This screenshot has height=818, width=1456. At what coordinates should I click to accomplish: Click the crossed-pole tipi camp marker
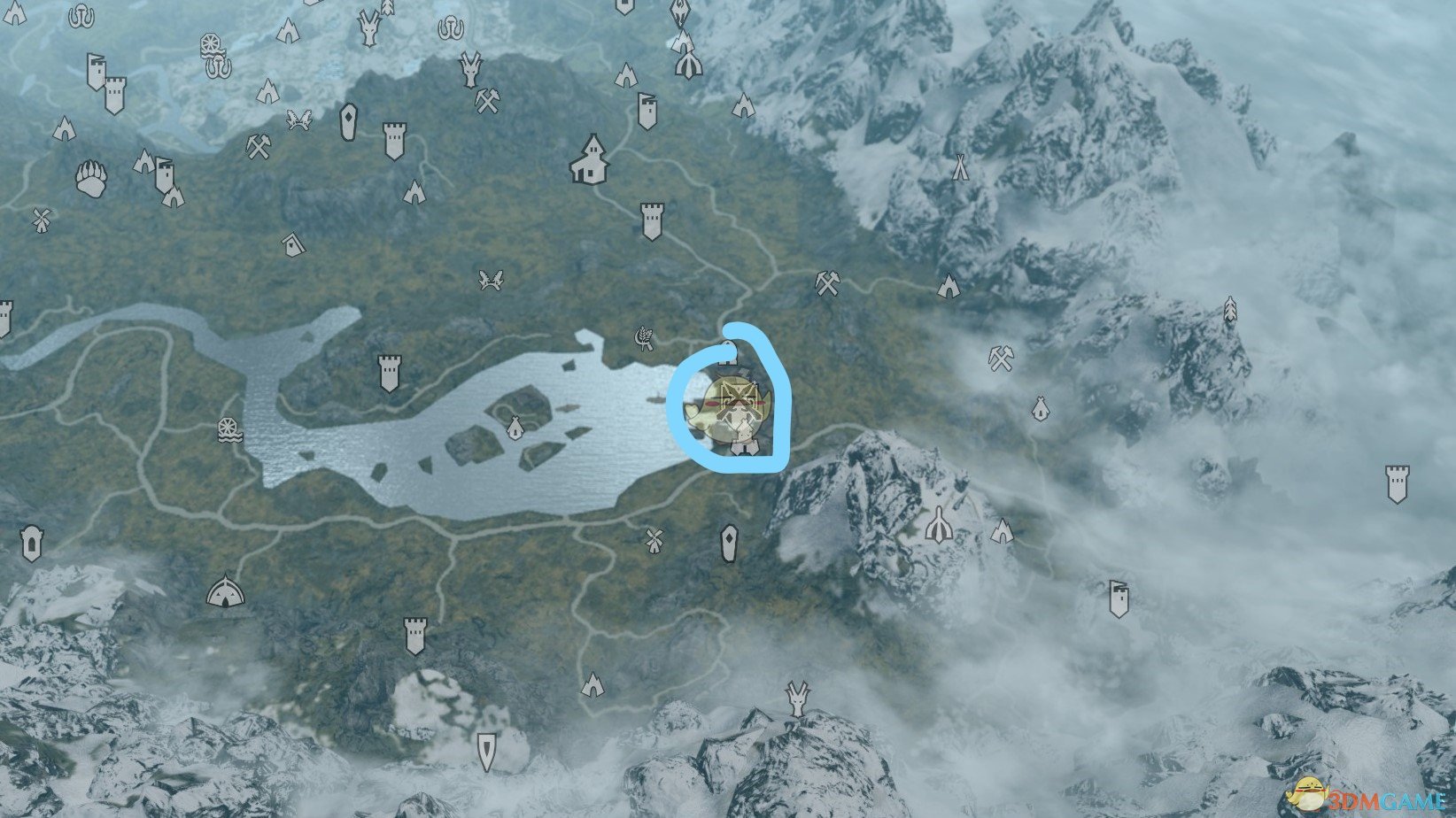coord(959,166)
